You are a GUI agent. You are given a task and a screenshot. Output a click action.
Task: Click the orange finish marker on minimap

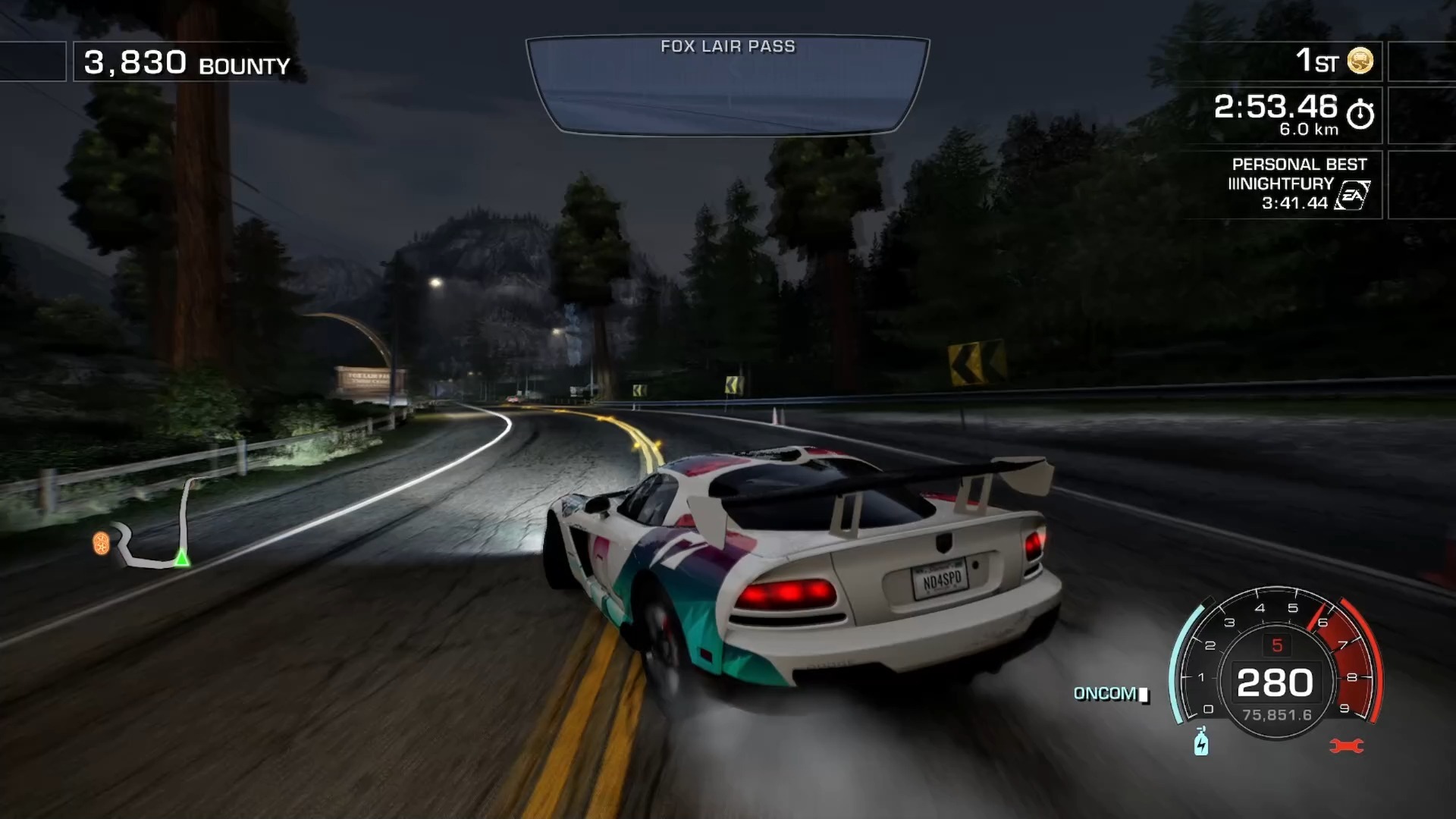[x=101, y=543]
